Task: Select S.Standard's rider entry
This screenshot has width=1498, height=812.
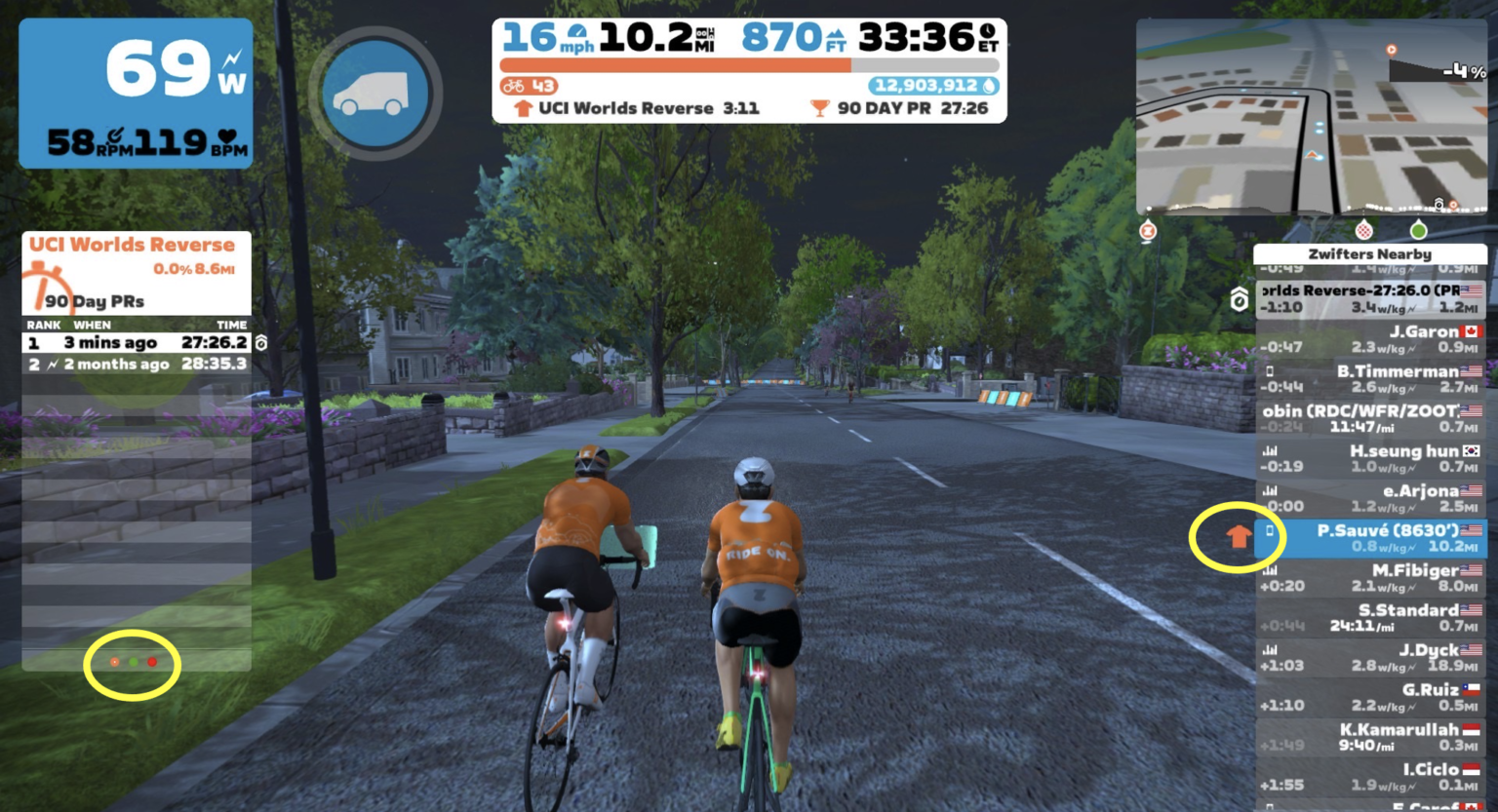Action: point(1370,618)
